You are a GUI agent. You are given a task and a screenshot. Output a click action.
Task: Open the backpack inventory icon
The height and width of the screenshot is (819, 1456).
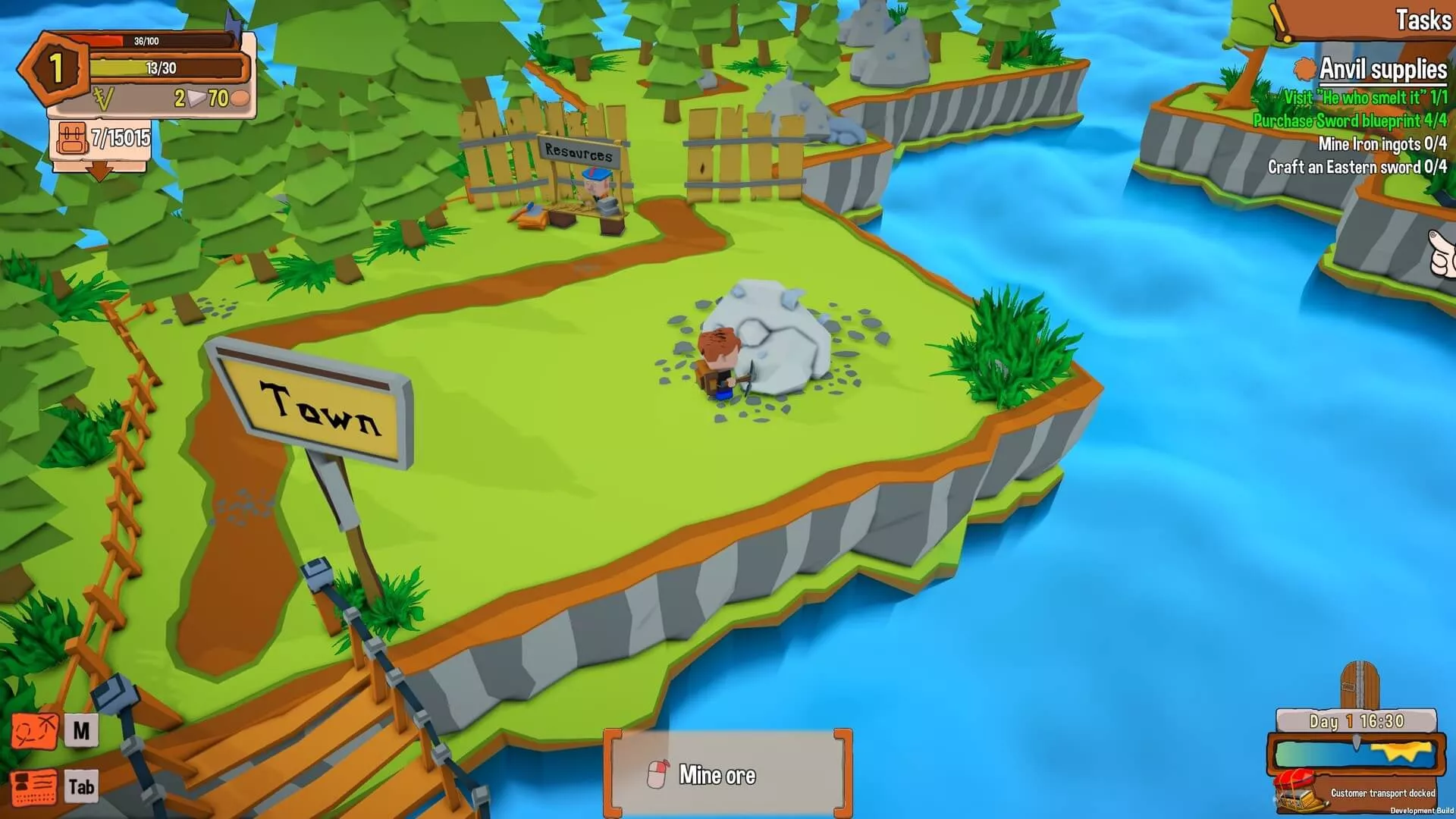click(72, 139)
